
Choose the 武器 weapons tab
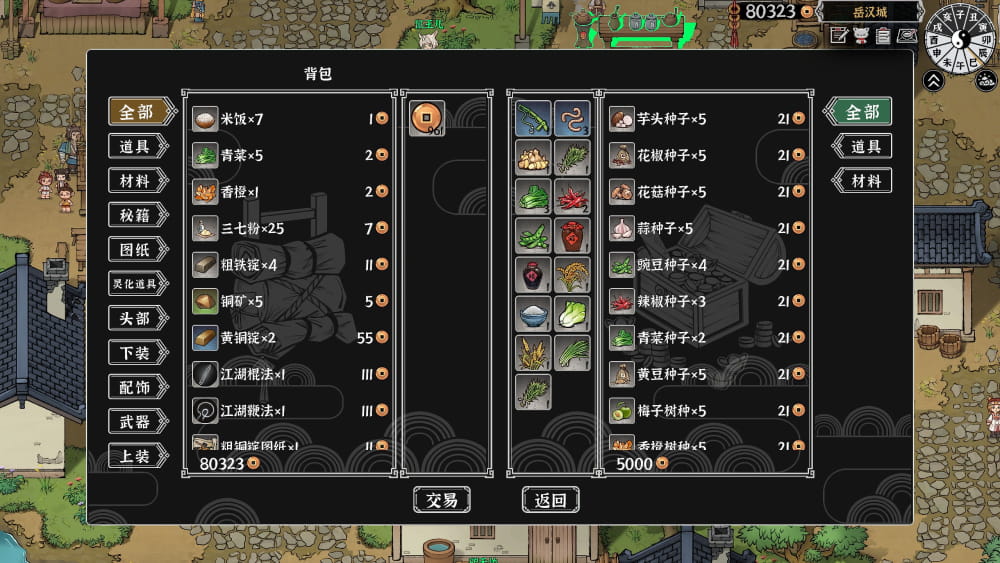[136, 421]
